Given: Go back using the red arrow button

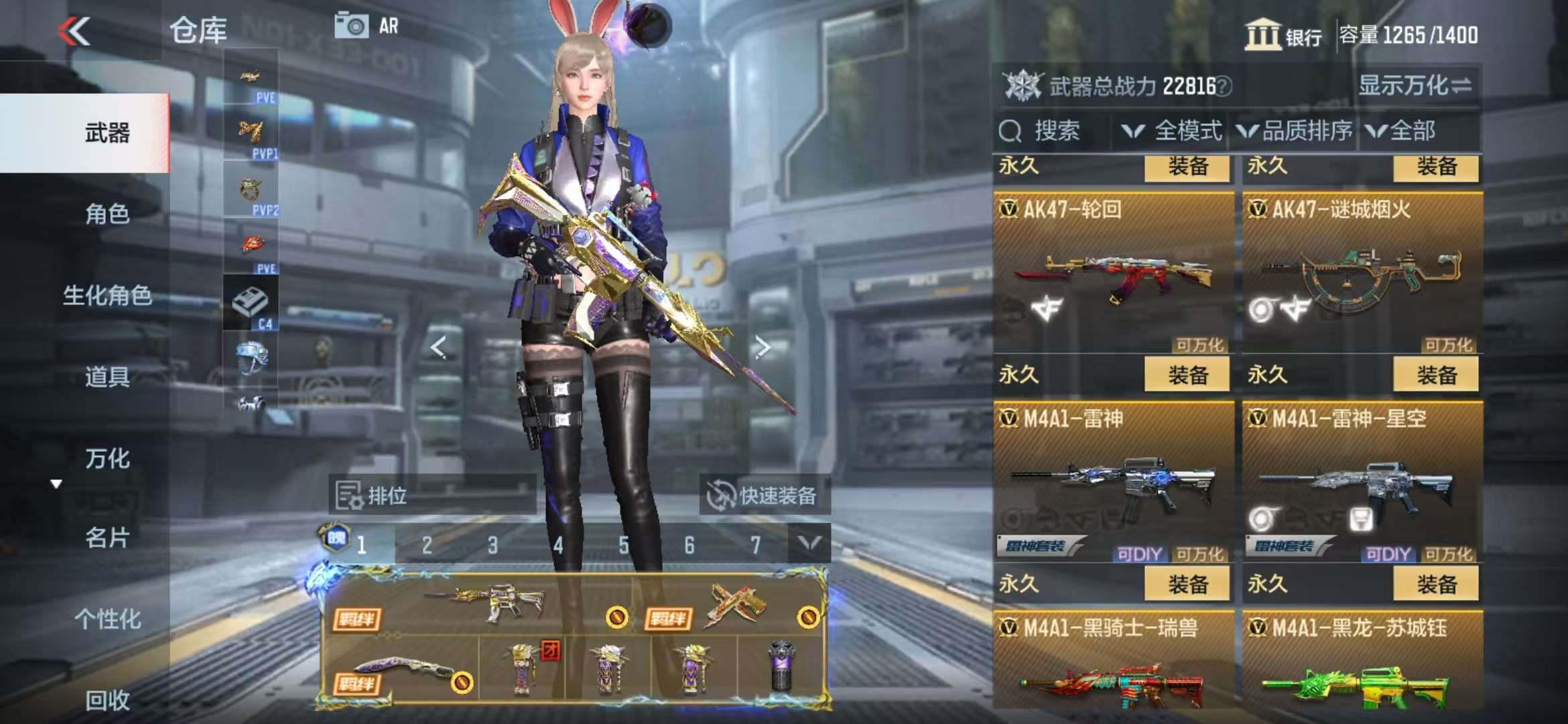Looking at the screenshot, I should tap(74, 31).
